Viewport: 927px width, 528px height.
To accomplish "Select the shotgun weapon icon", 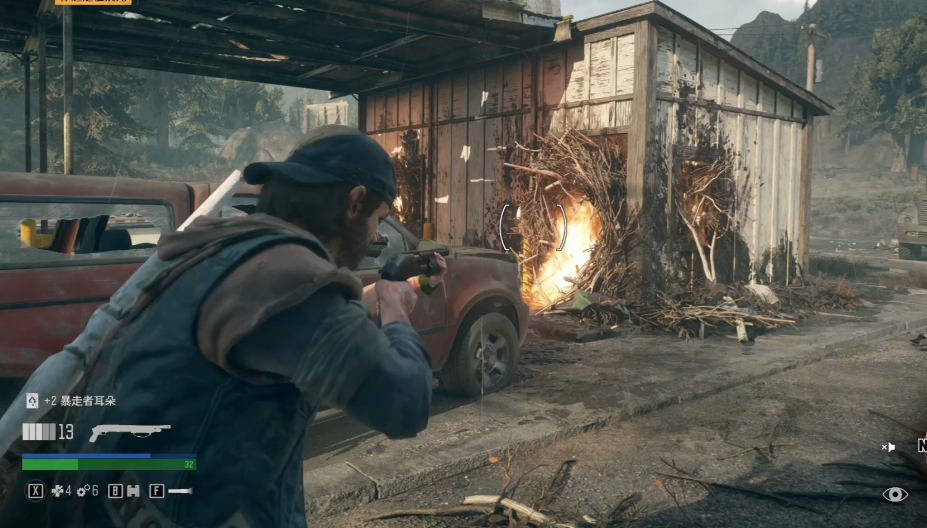I will pos(129,433).
